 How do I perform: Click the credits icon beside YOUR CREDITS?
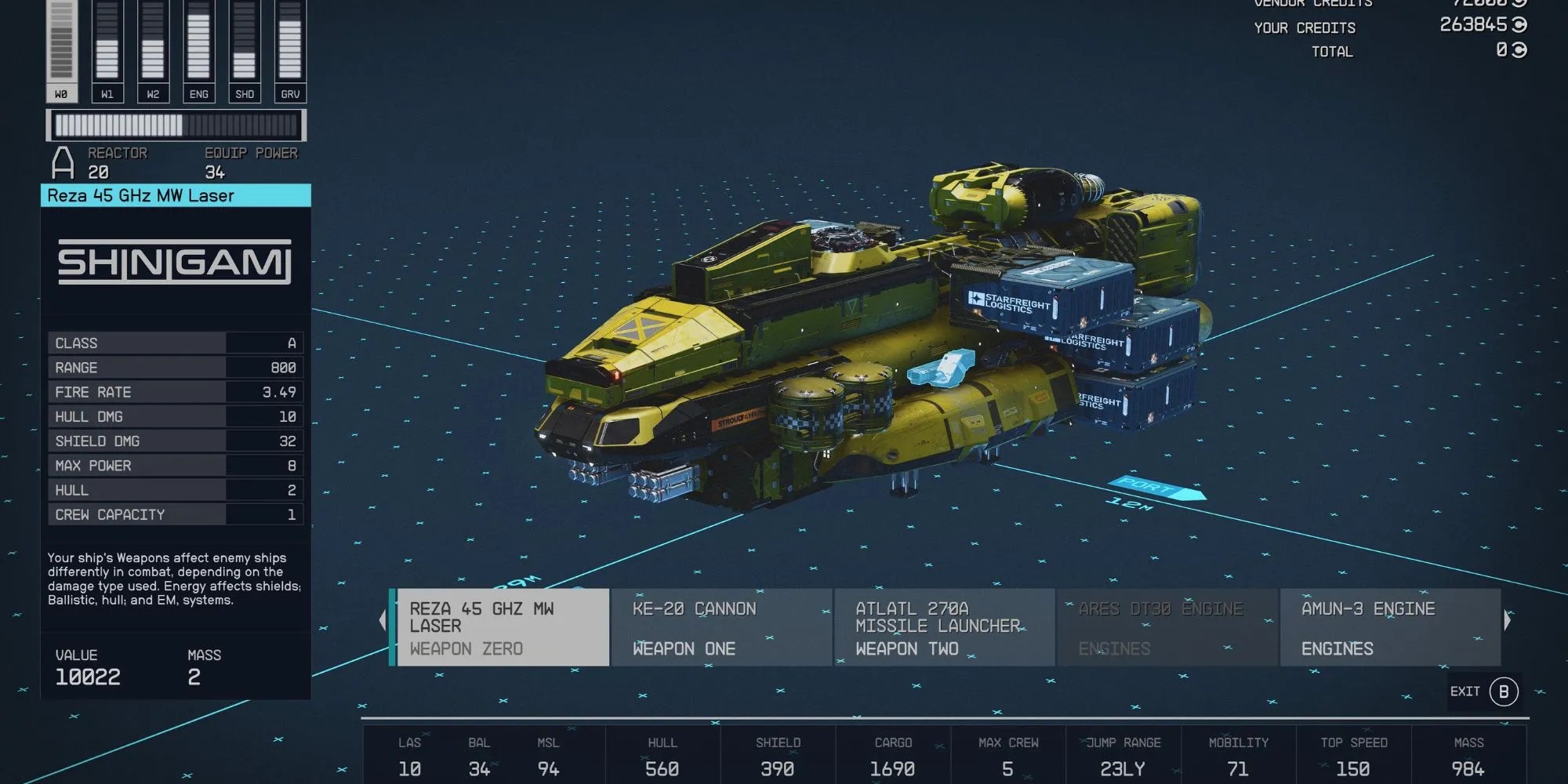click(1516, 27)
